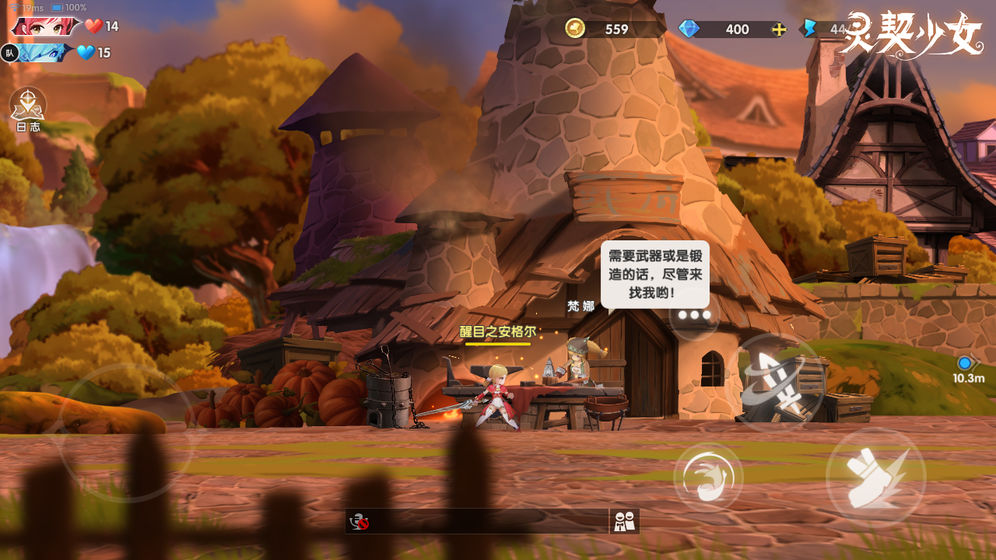Tap the virtual movement joystick
This screenshot has width=996, height=560.
coord(125,431)
